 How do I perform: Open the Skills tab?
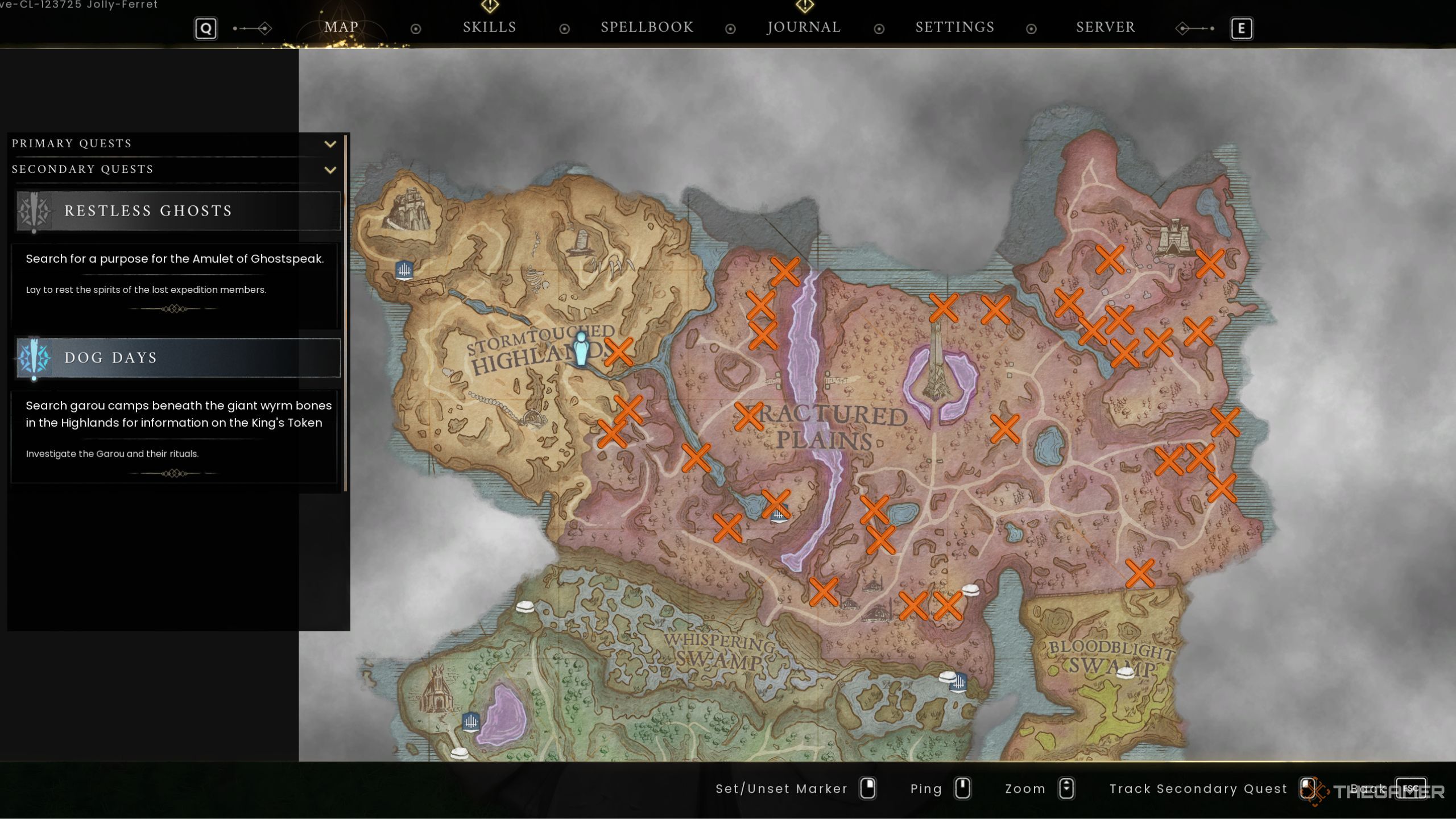coord(489,27)
